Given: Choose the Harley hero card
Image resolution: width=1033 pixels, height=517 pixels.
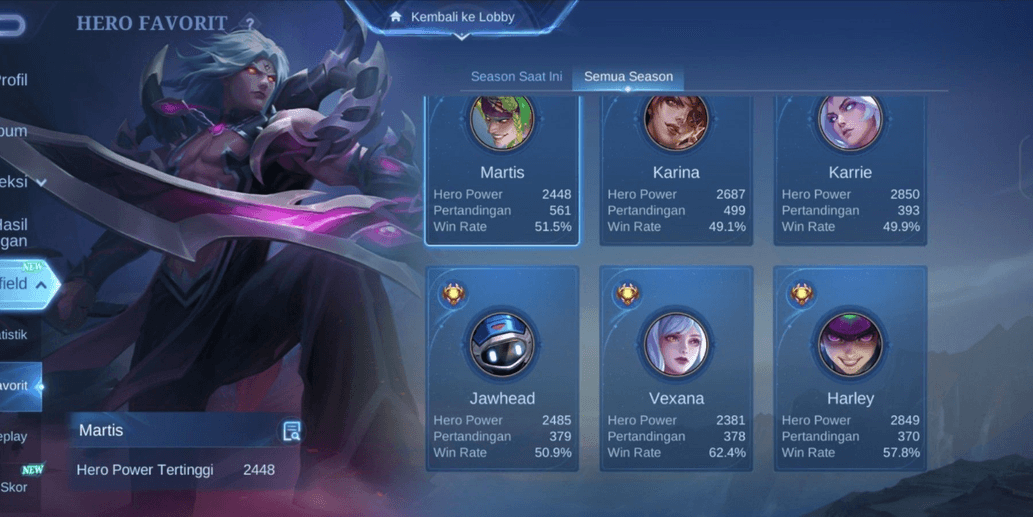Looking at the screenshot, I should pos(850,367).
